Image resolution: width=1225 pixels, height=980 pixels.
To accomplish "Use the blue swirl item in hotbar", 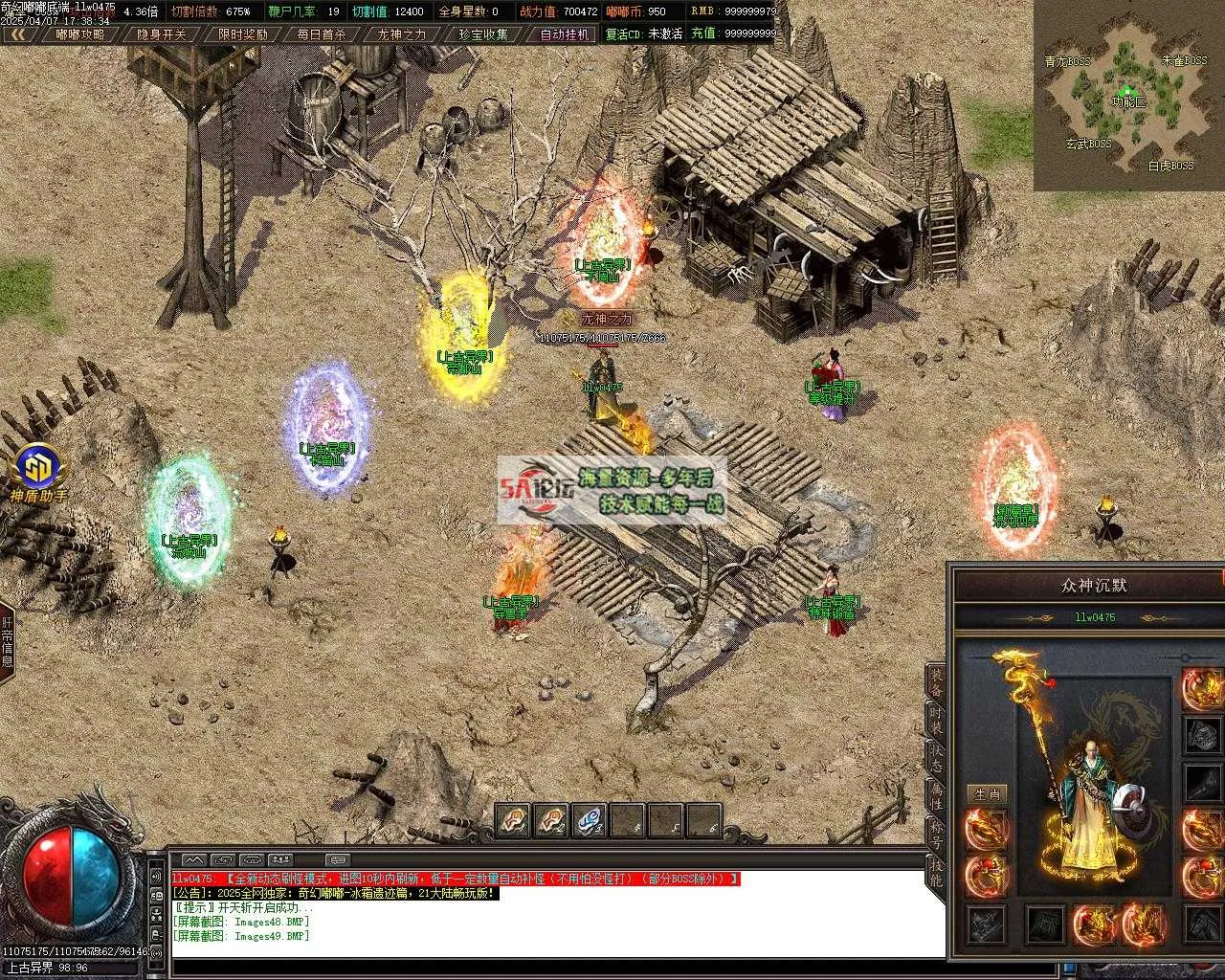I will [x=590, y=820].
